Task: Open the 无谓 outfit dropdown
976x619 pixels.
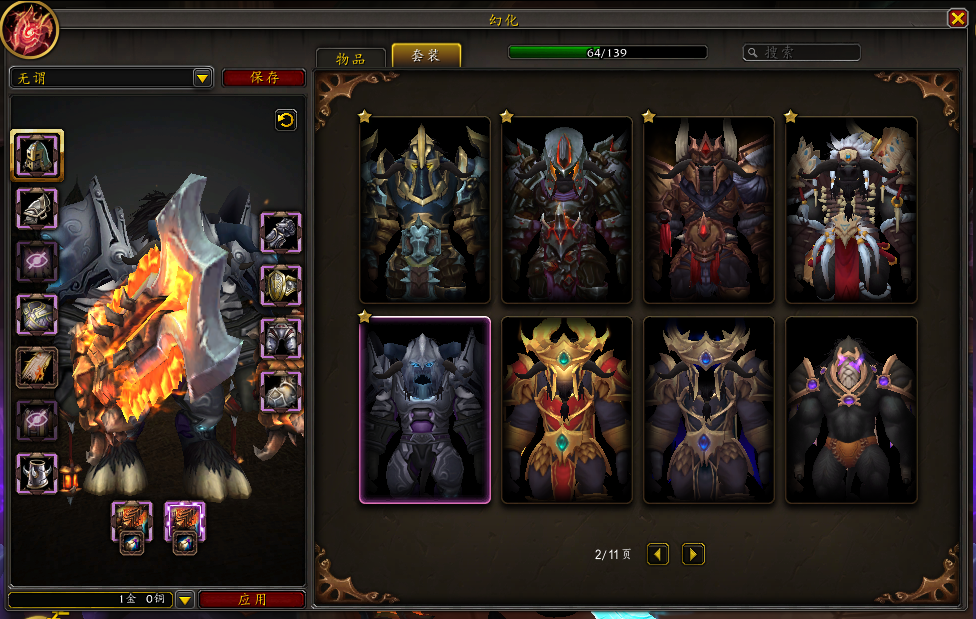Action: pyautogui.click(x=202, y=78)
